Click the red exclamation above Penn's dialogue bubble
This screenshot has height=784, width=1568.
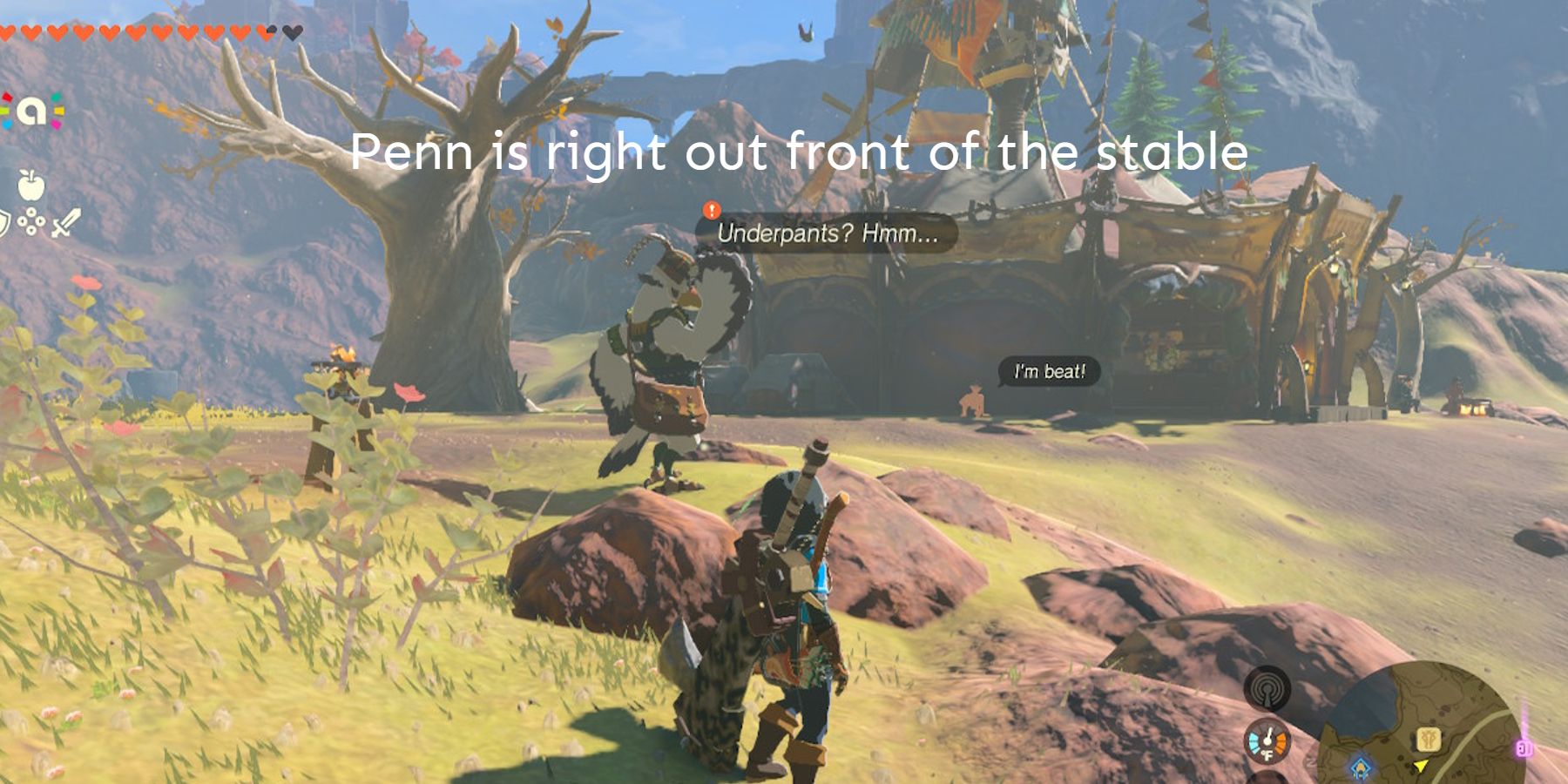pyautogui.click(x=710, y=209)
